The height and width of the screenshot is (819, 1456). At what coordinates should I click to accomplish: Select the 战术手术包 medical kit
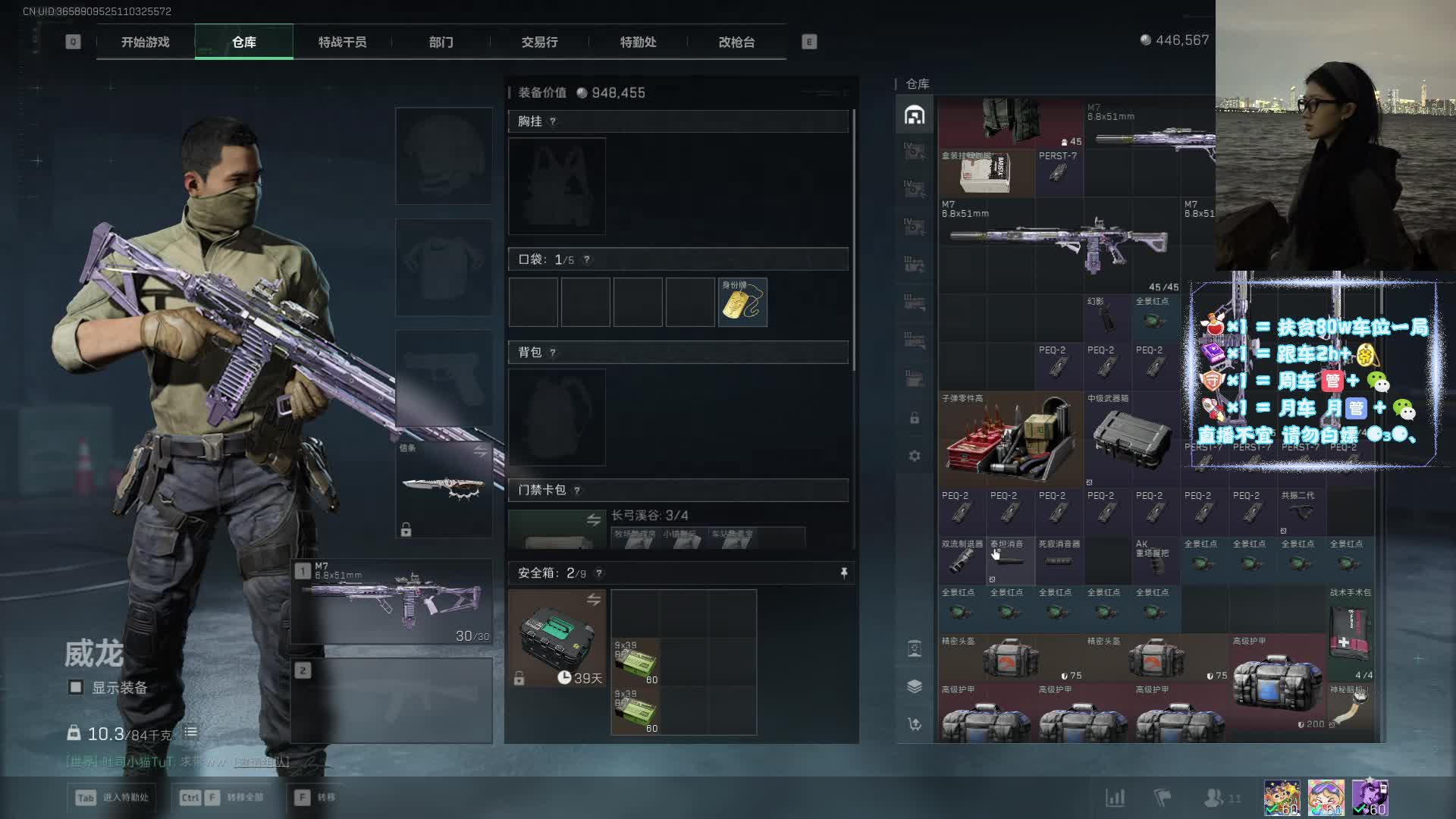[1350, 633]
